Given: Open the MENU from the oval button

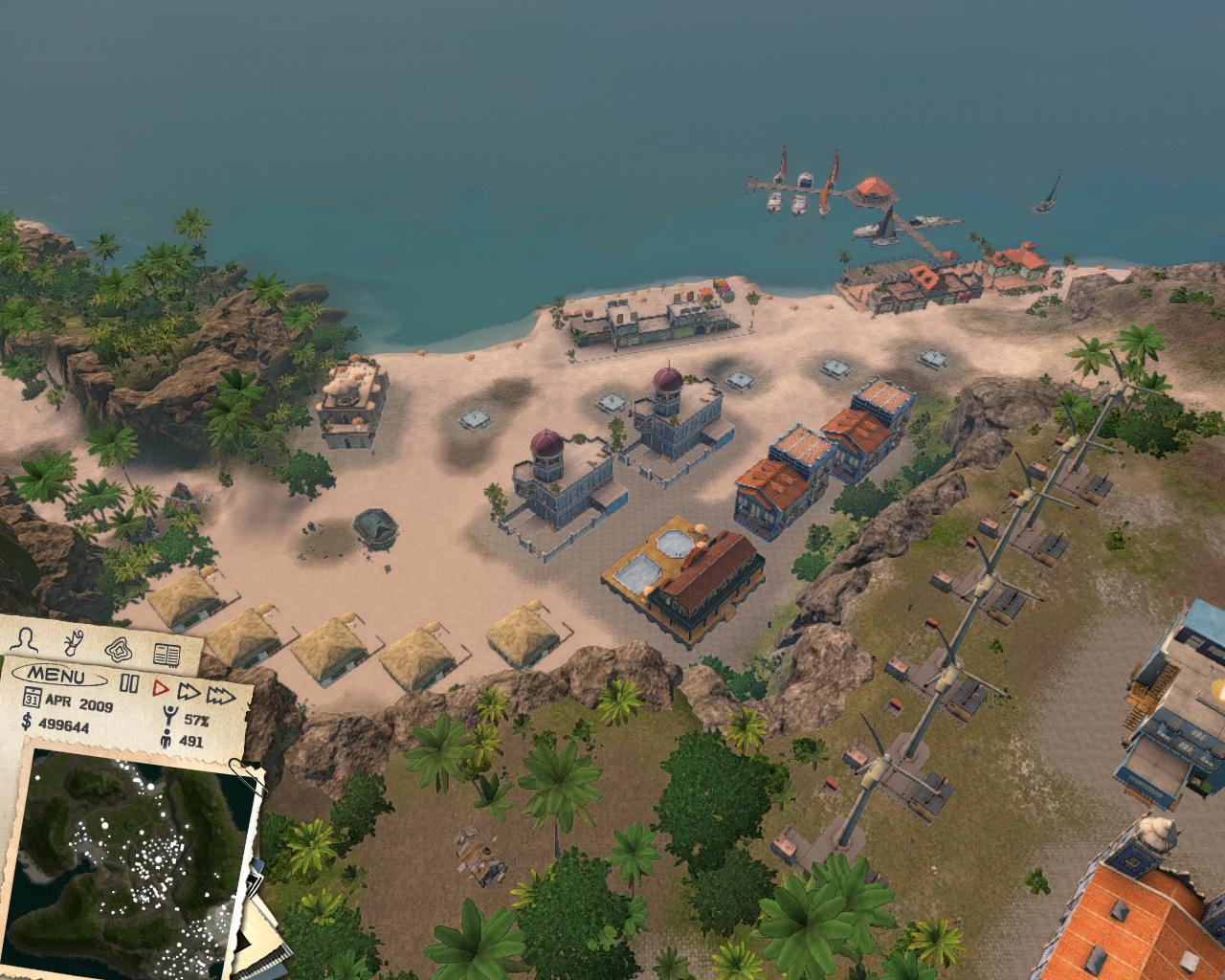Looking at the screenshot, I should [60, 674].
